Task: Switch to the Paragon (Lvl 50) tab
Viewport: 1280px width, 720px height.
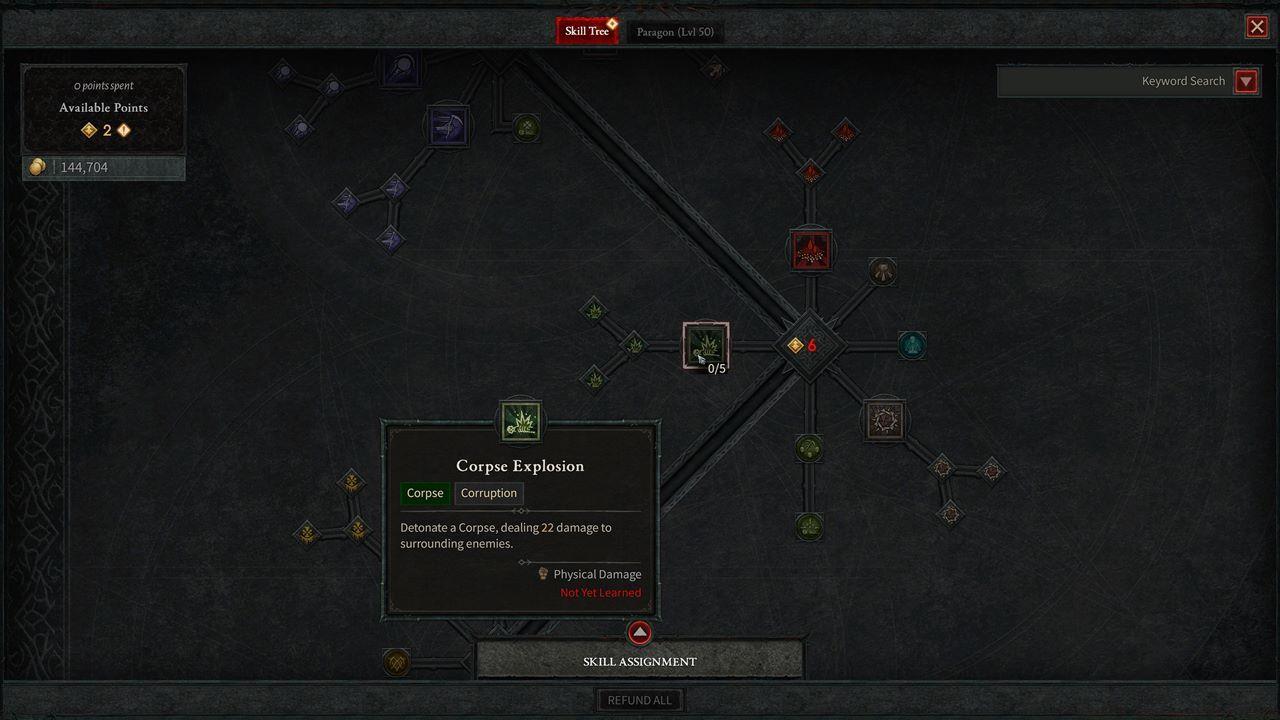Action: point(675,31)
